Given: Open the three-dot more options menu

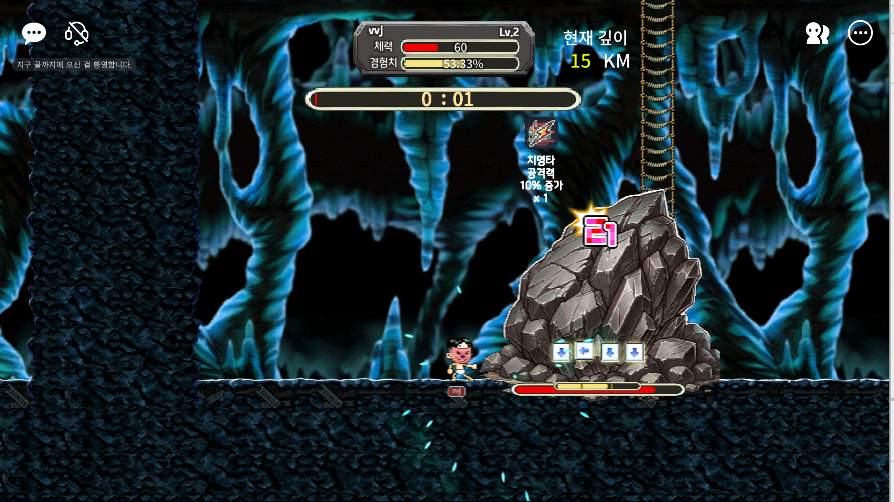Looking at the screenshot, I should point(860,34).
